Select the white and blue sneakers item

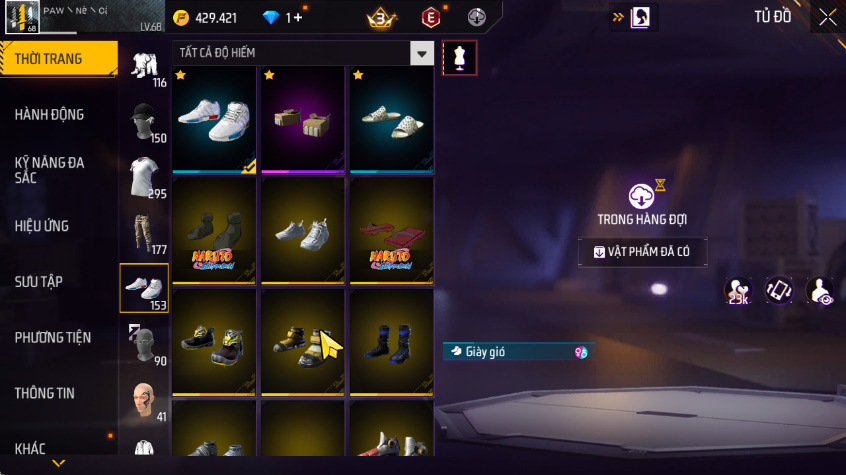point(215,117)
